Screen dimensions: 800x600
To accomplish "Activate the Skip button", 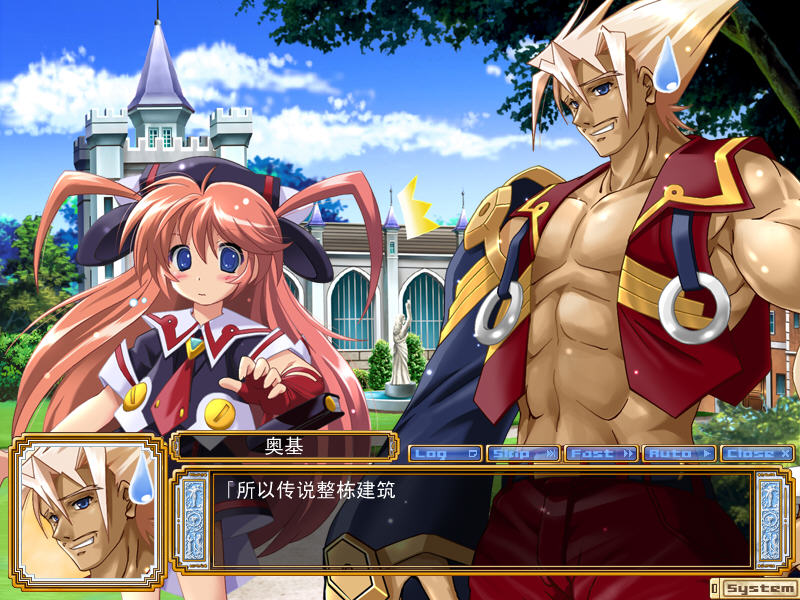I will [x=523, y=454].
